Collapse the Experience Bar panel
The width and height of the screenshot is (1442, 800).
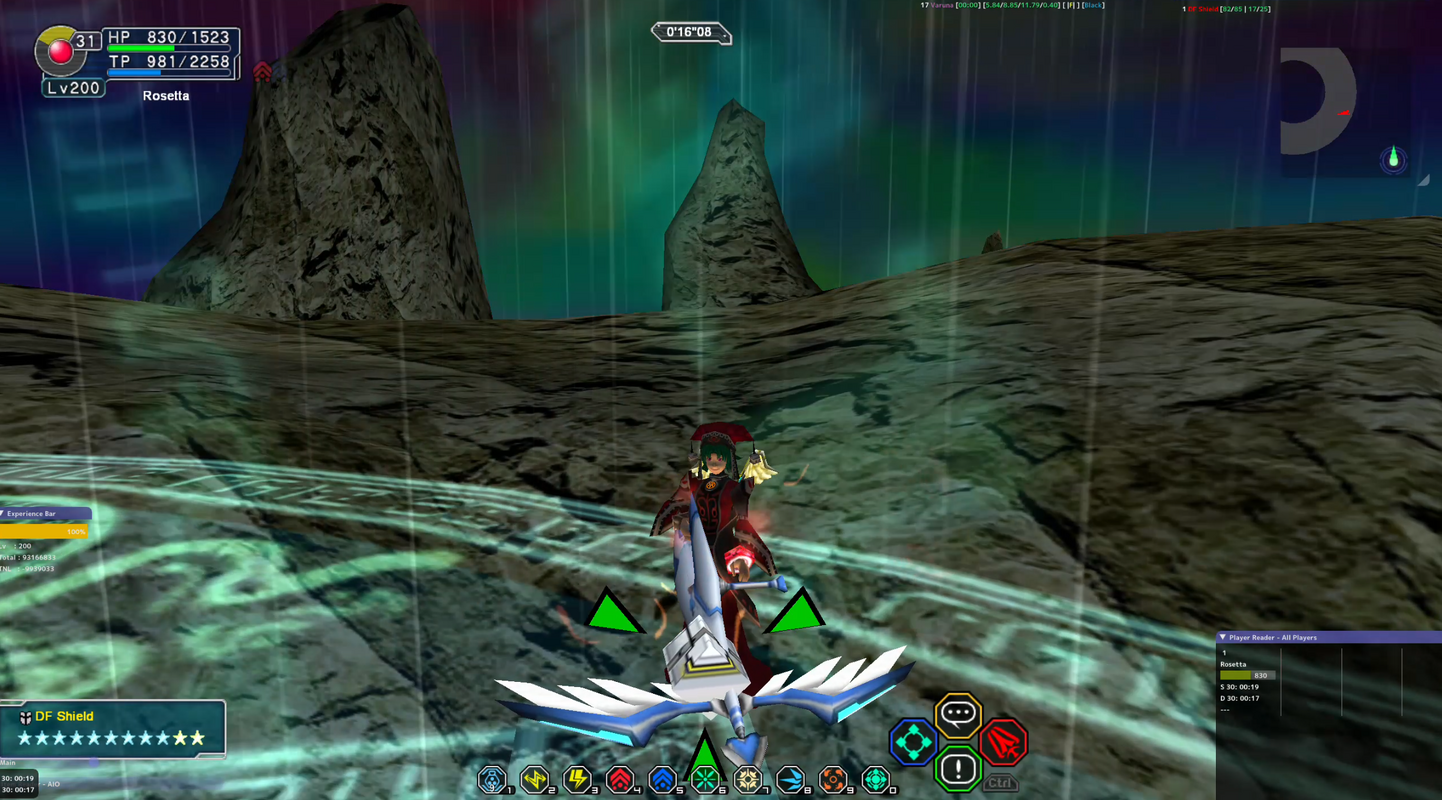coord(6,513)
